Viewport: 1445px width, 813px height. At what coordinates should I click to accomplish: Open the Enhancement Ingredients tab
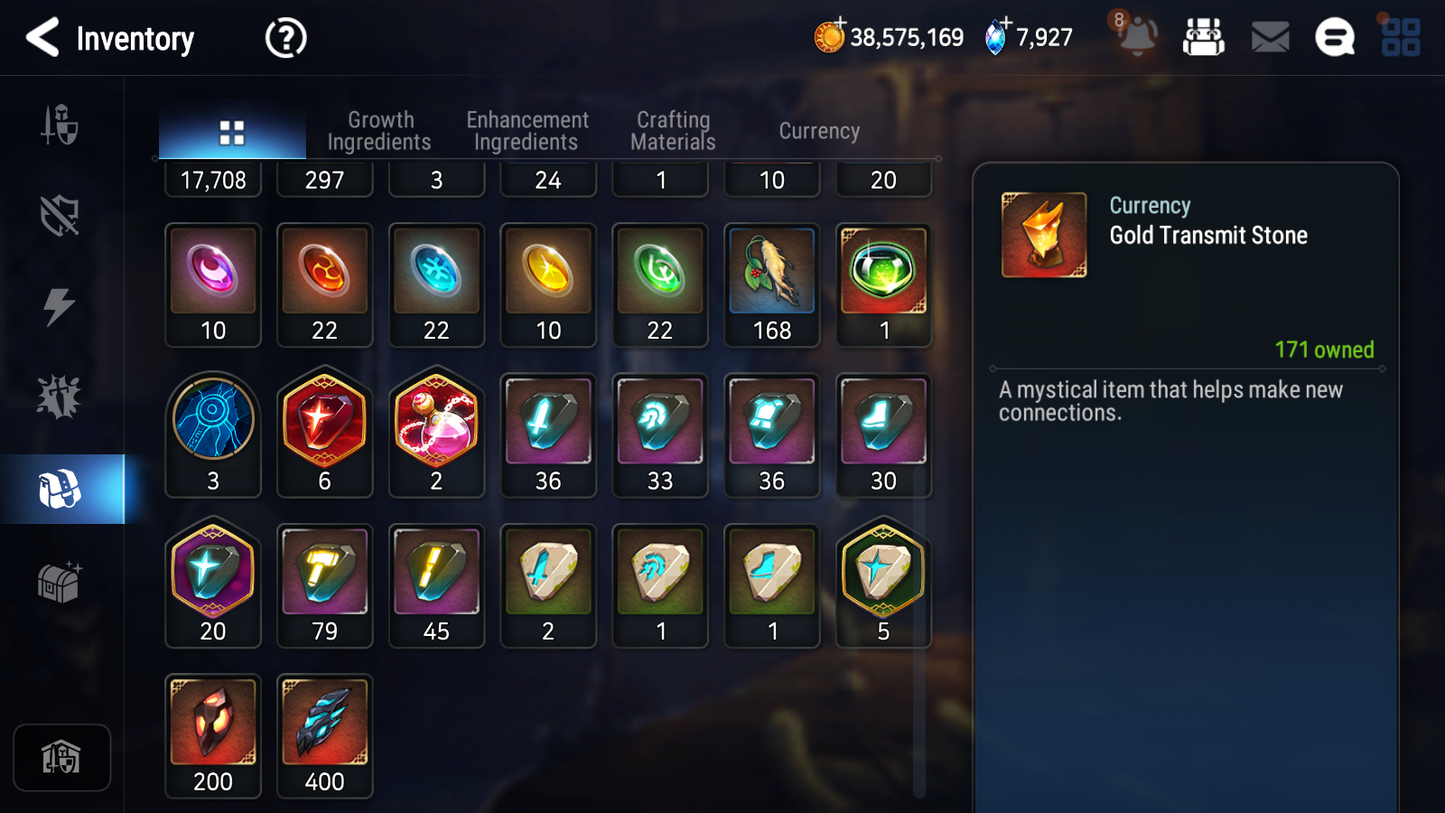click(527, 131)
